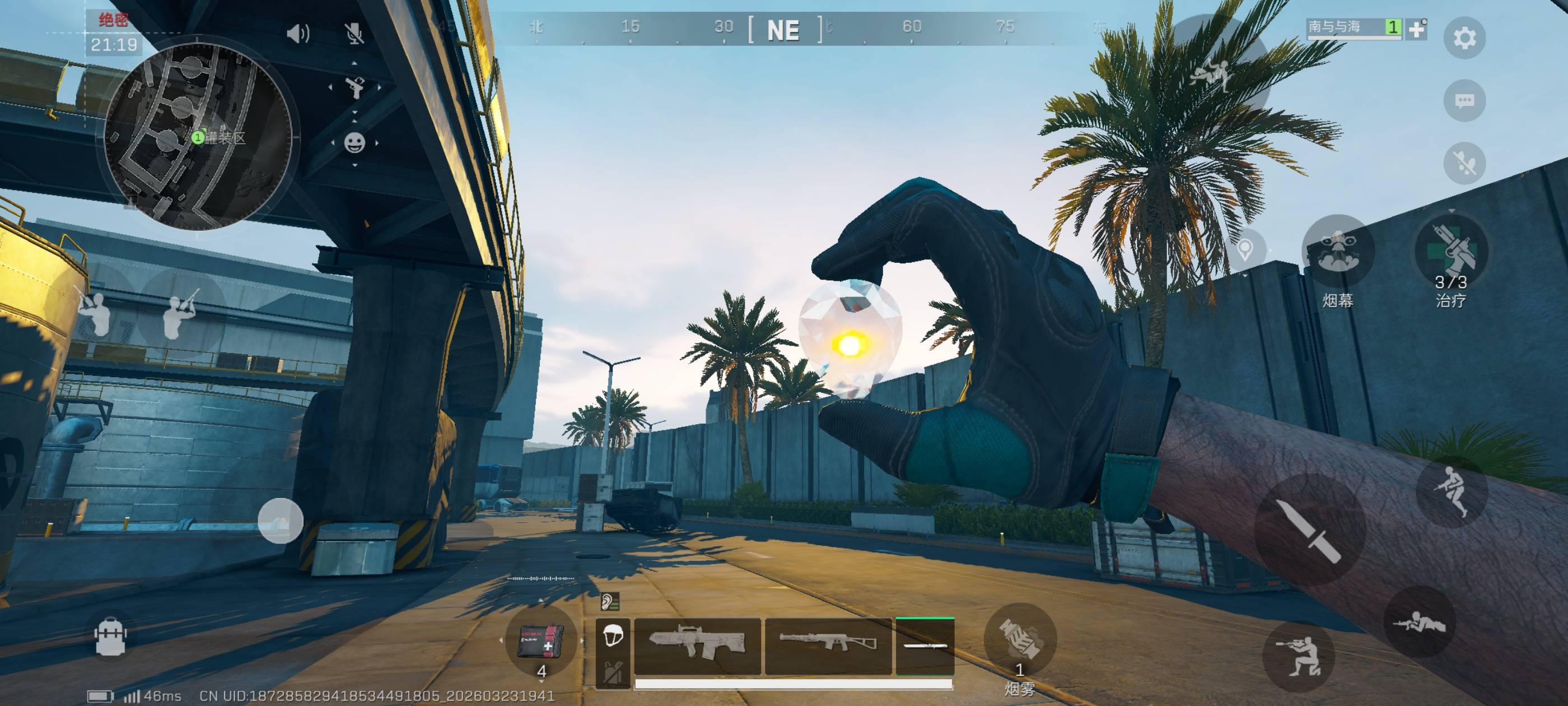This screenshot has height=706, width=1568.
Task: Open the settings gear menu
Action: click(x=1464, y=38)
